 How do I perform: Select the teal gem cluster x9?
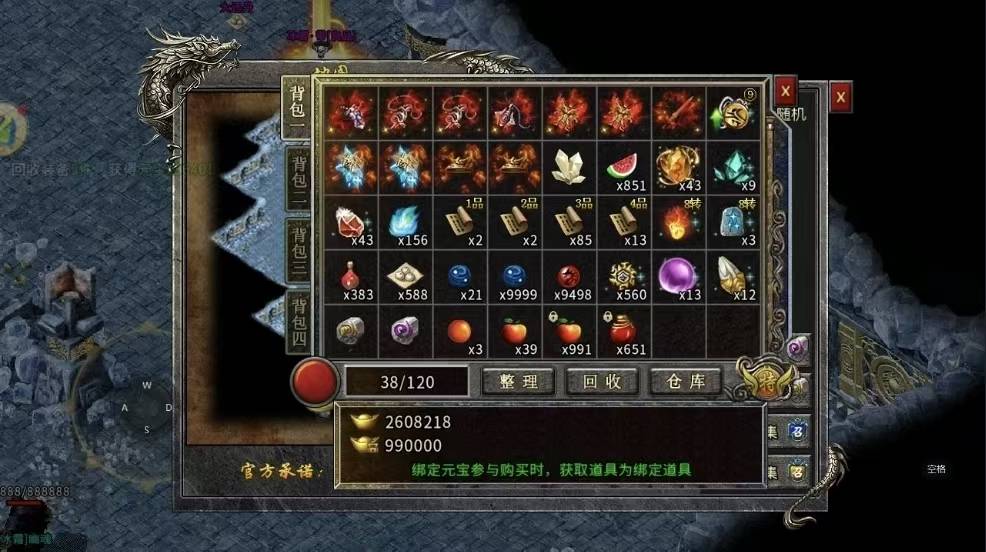[x=734, y=166]
